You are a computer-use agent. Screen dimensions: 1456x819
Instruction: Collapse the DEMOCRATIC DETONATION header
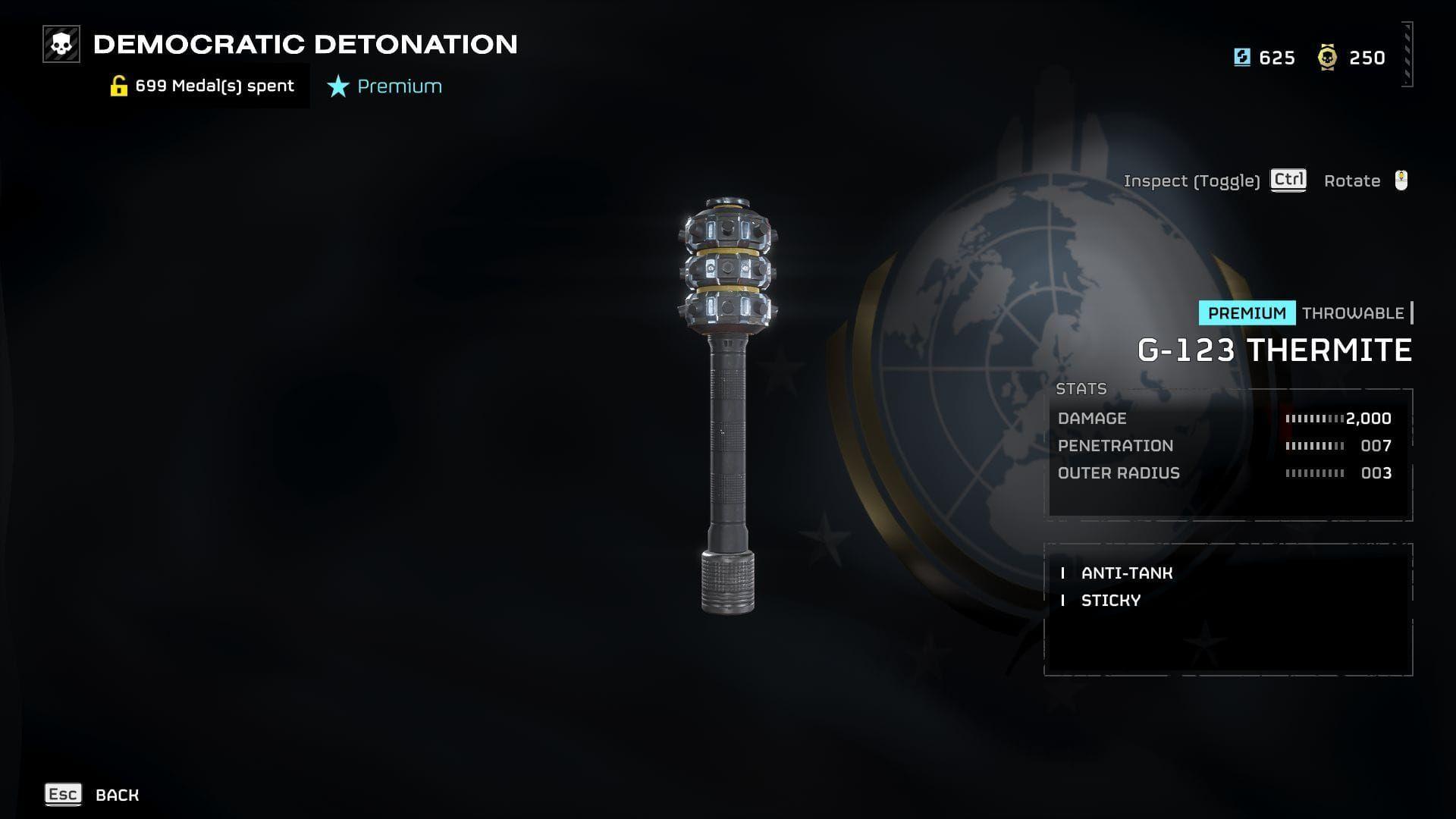tap(303, 43)
